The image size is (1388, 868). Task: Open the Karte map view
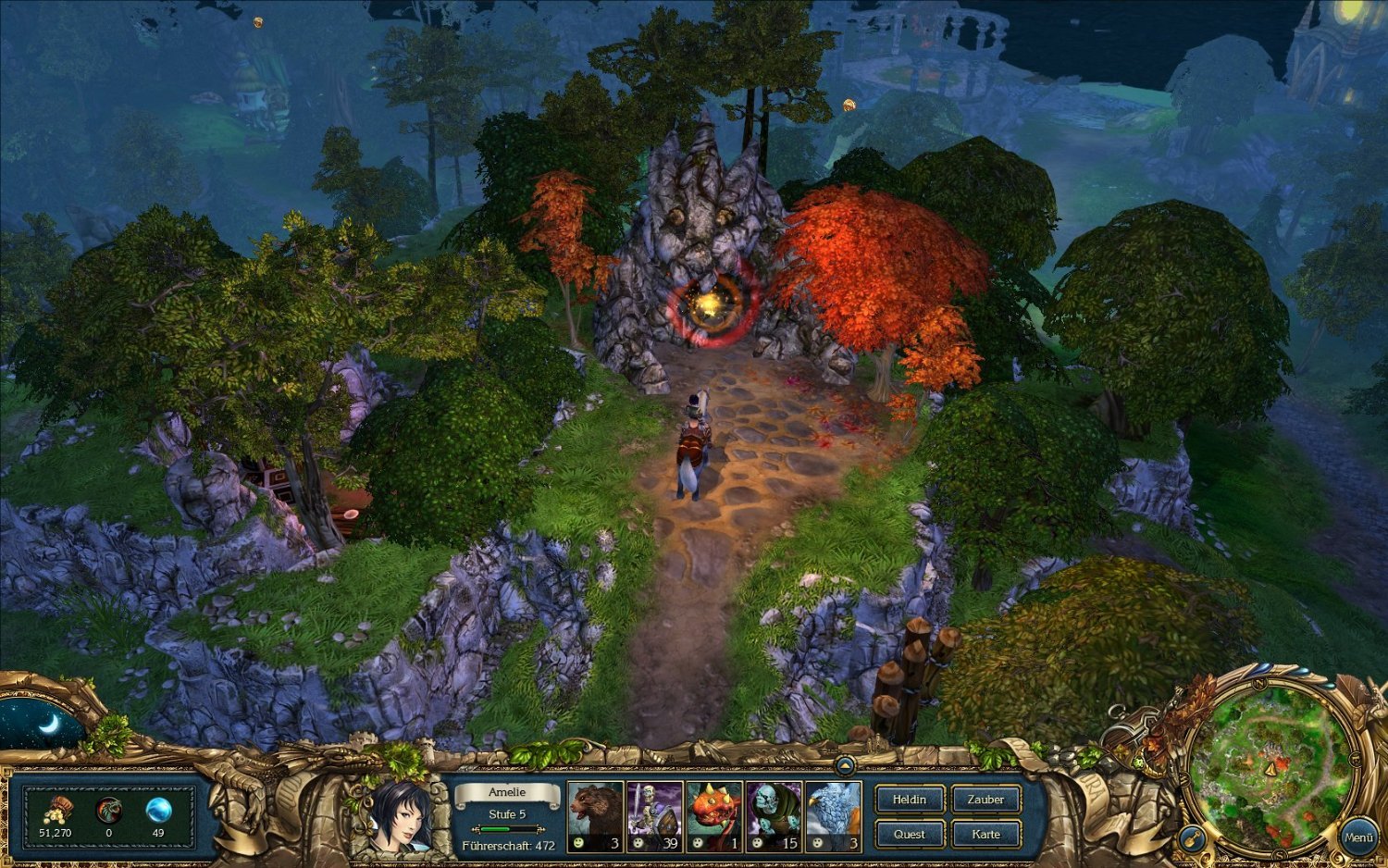985,834
